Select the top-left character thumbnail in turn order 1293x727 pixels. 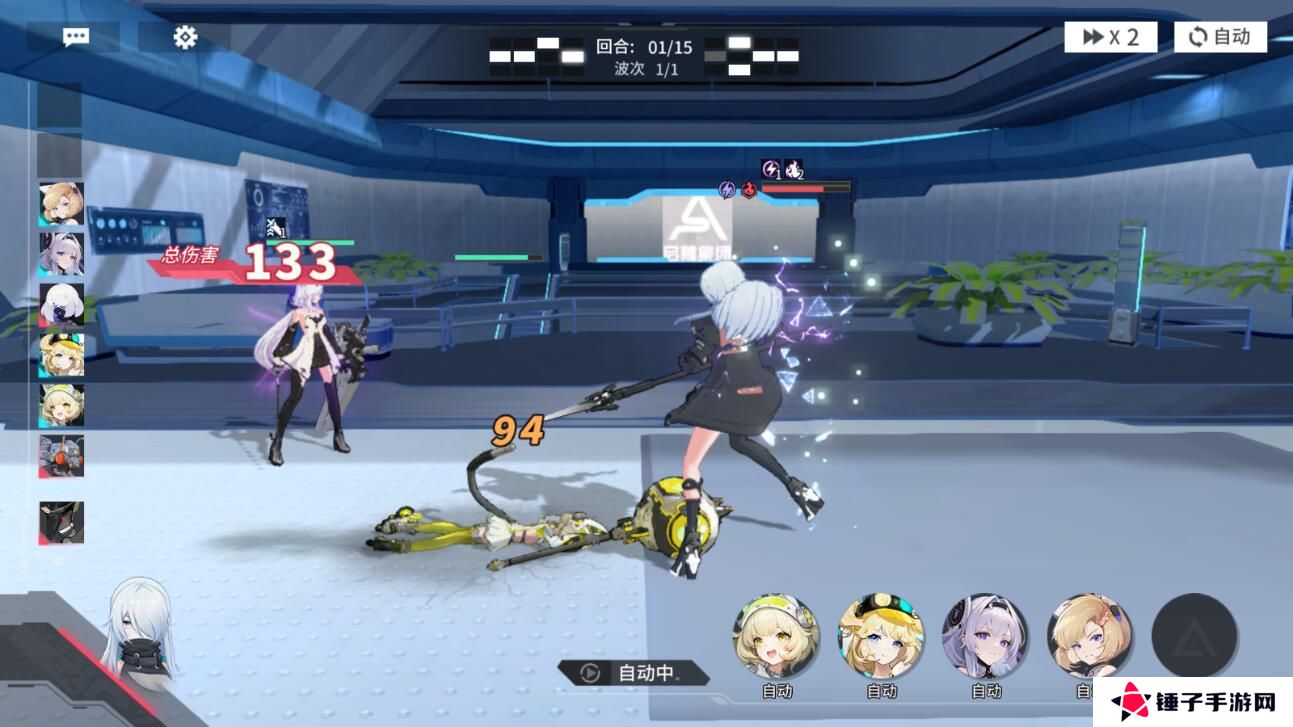click(60, 205)
